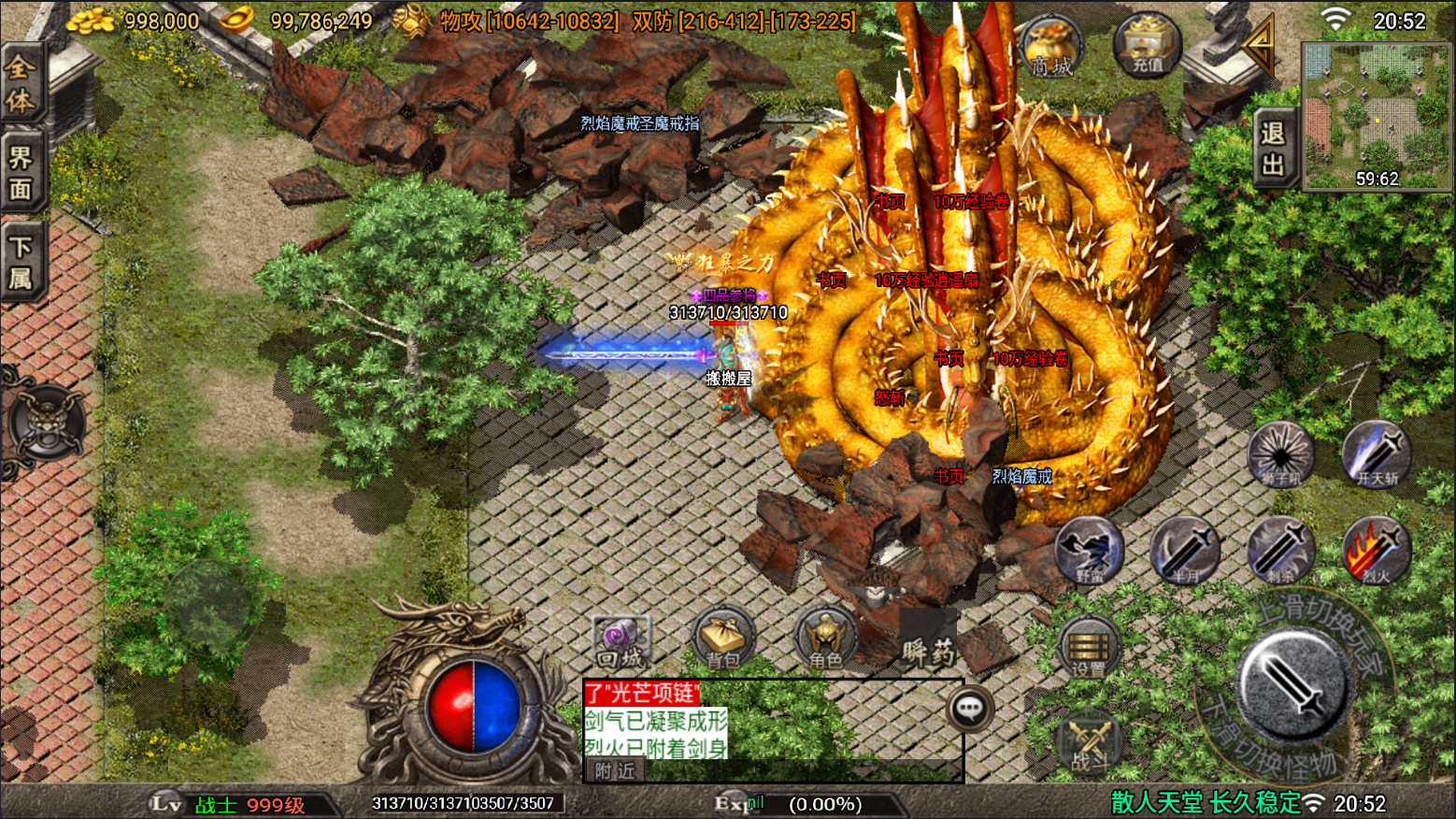This screenshot has height=819, width=1456.
Task: Select the 下属 side tab
Action: pyautogui.click(x=21, y=262)
